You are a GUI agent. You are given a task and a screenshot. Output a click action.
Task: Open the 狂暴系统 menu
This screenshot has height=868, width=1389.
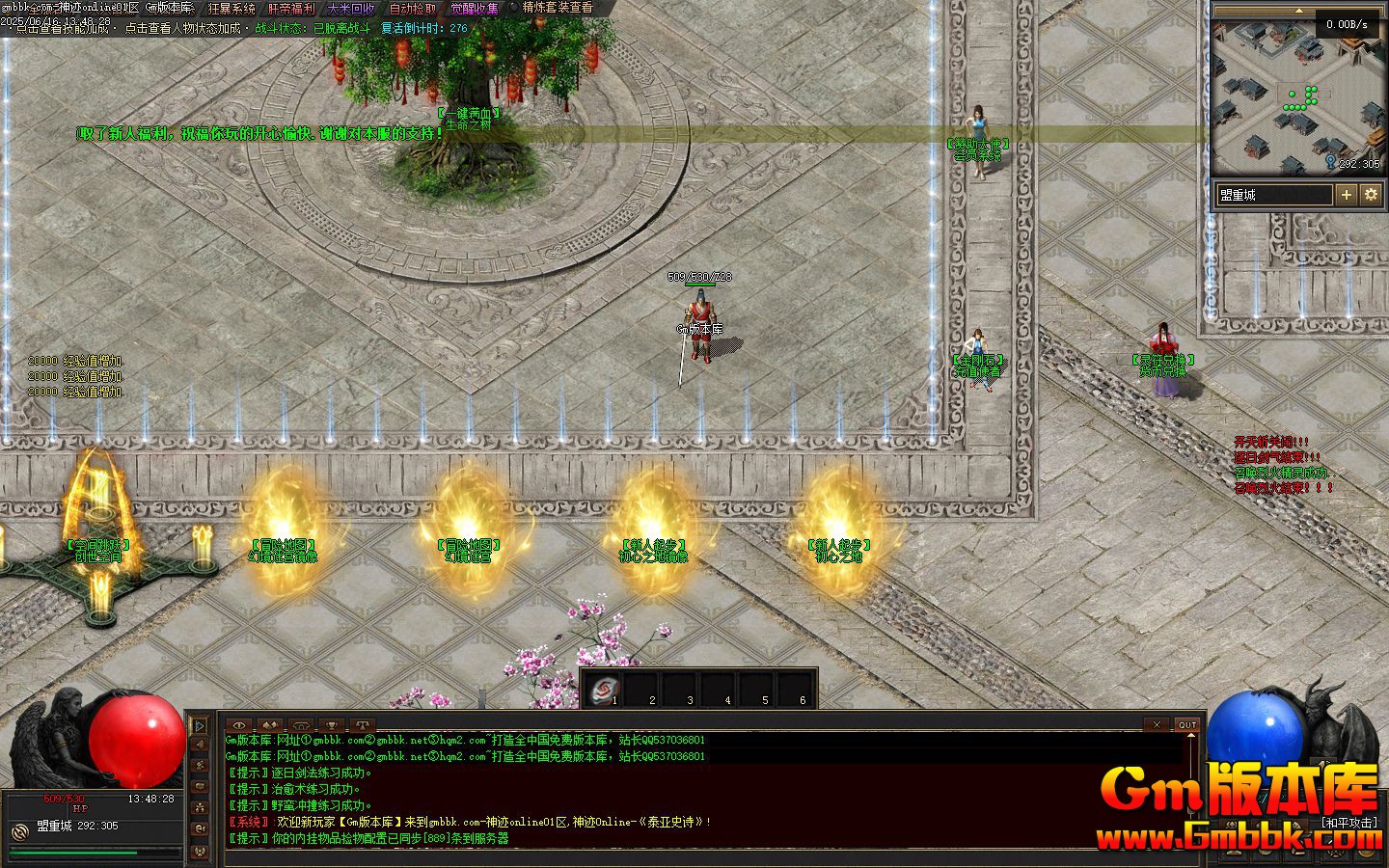pyautogui.click(x=231, y=9)
